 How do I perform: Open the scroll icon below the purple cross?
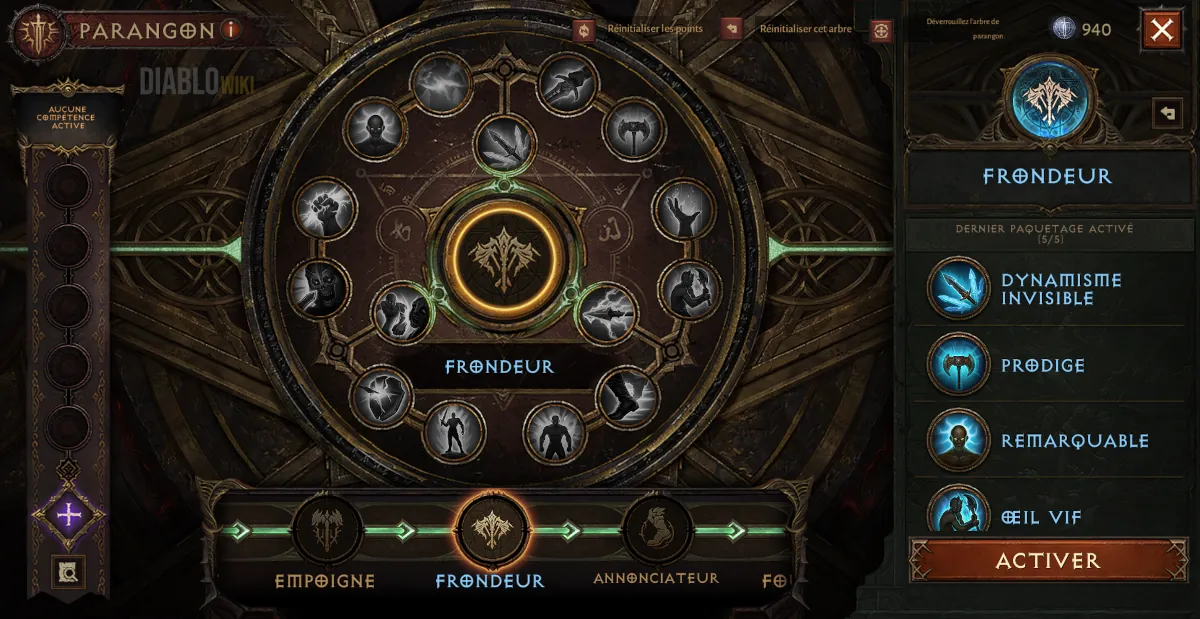(68, 572)
